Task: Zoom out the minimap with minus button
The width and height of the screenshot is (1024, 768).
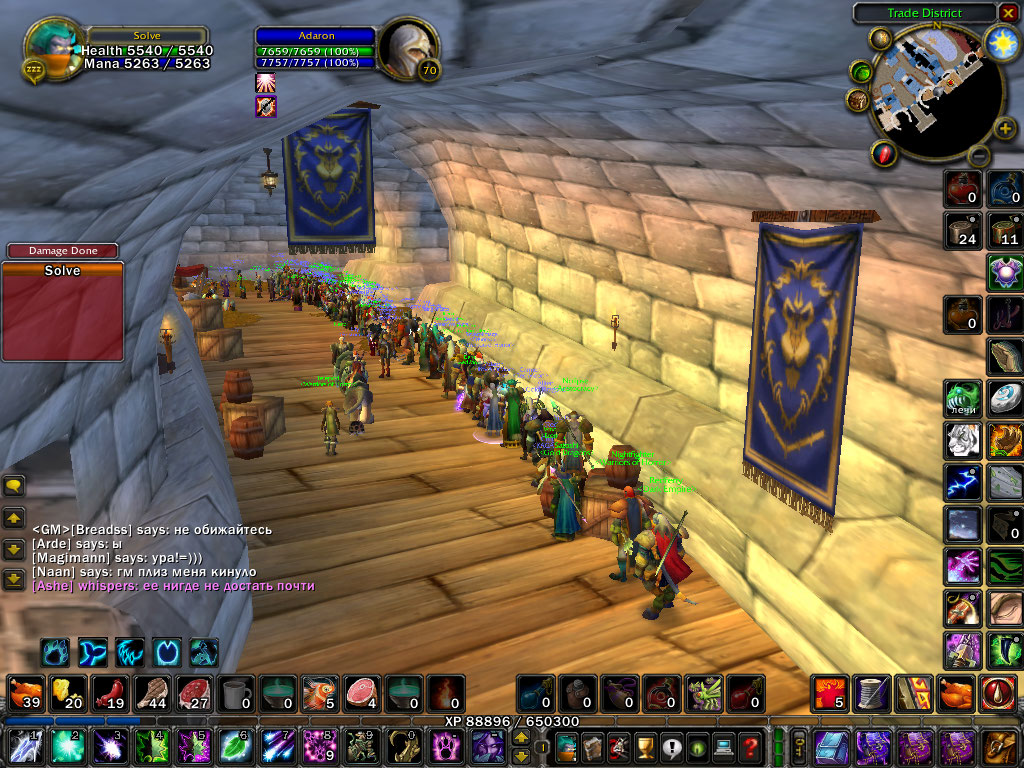Action: (979, 155)
